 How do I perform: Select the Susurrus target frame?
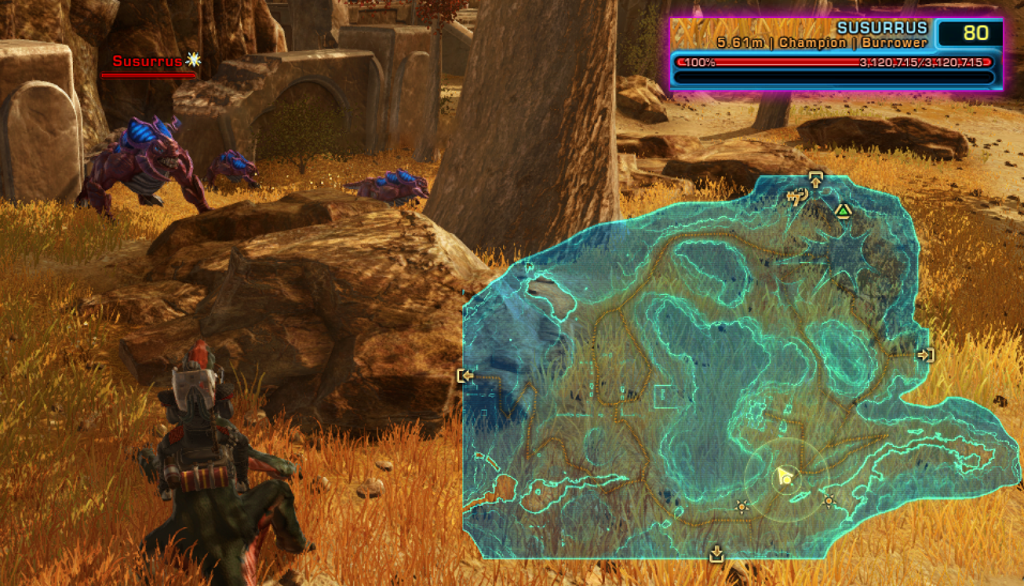coord(836,54)
